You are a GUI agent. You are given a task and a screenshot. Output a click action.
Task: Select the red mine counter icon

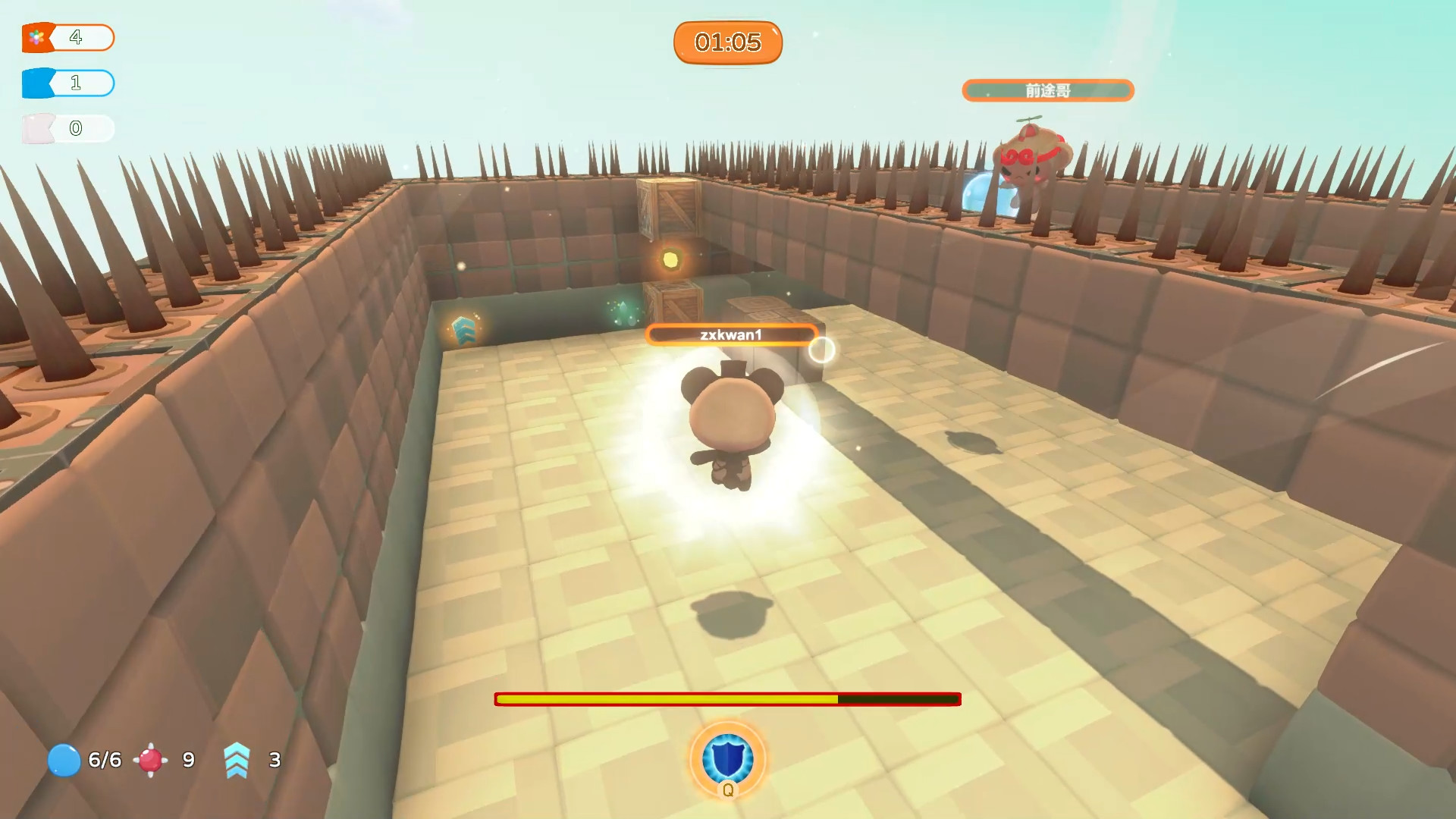150,760
